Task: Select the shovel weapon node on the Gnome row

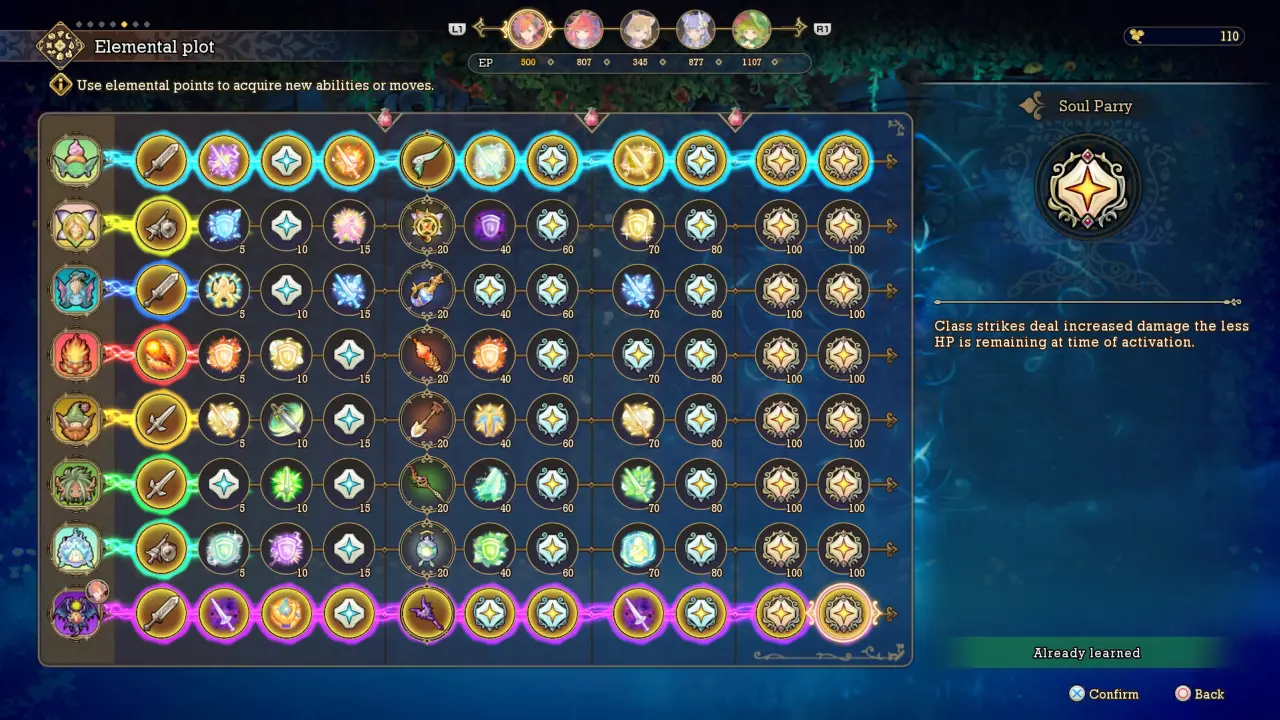Action: (x=427, y=420)
